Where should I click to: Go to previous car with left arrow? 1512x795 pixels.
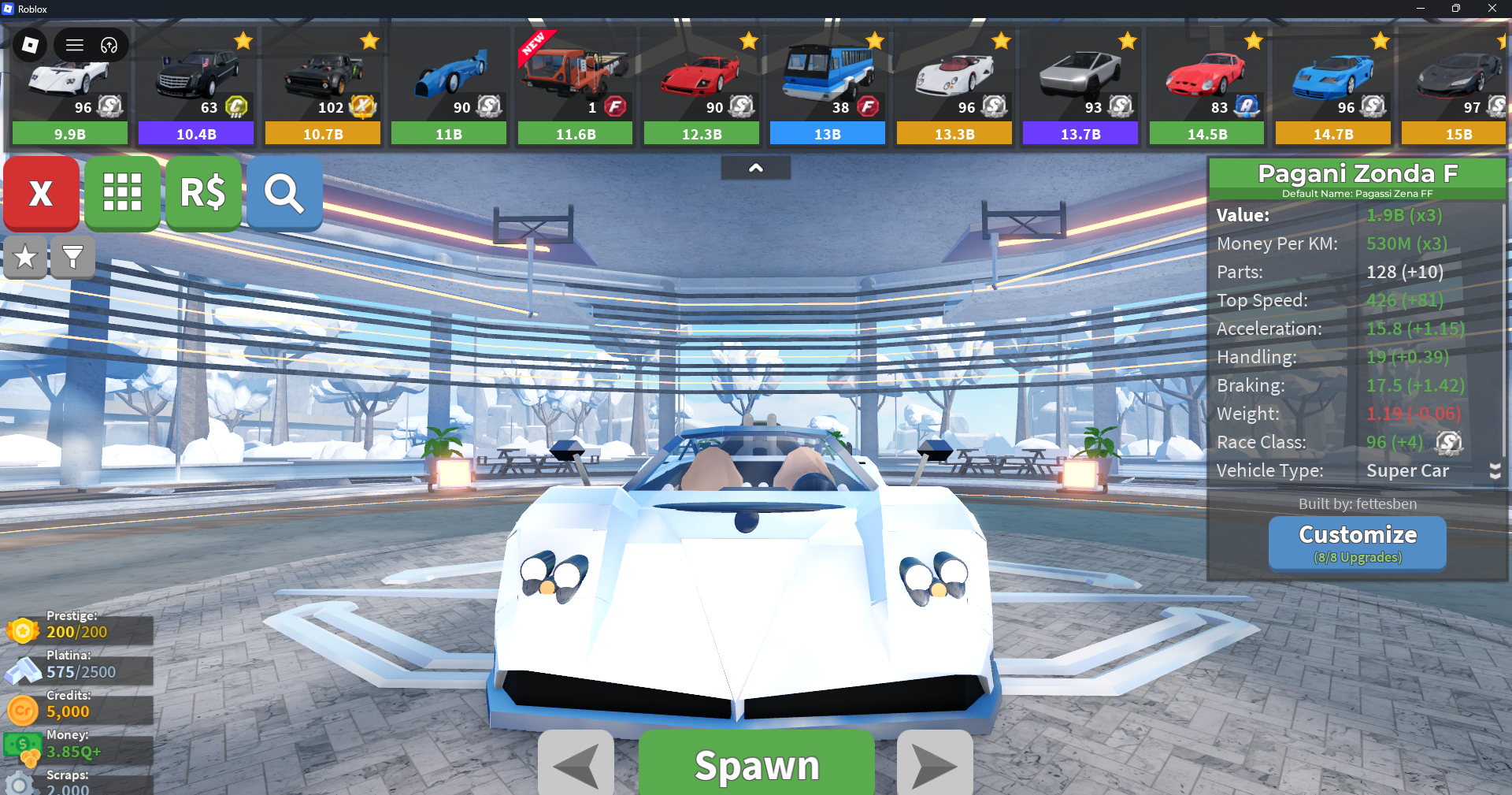point(576,764)
